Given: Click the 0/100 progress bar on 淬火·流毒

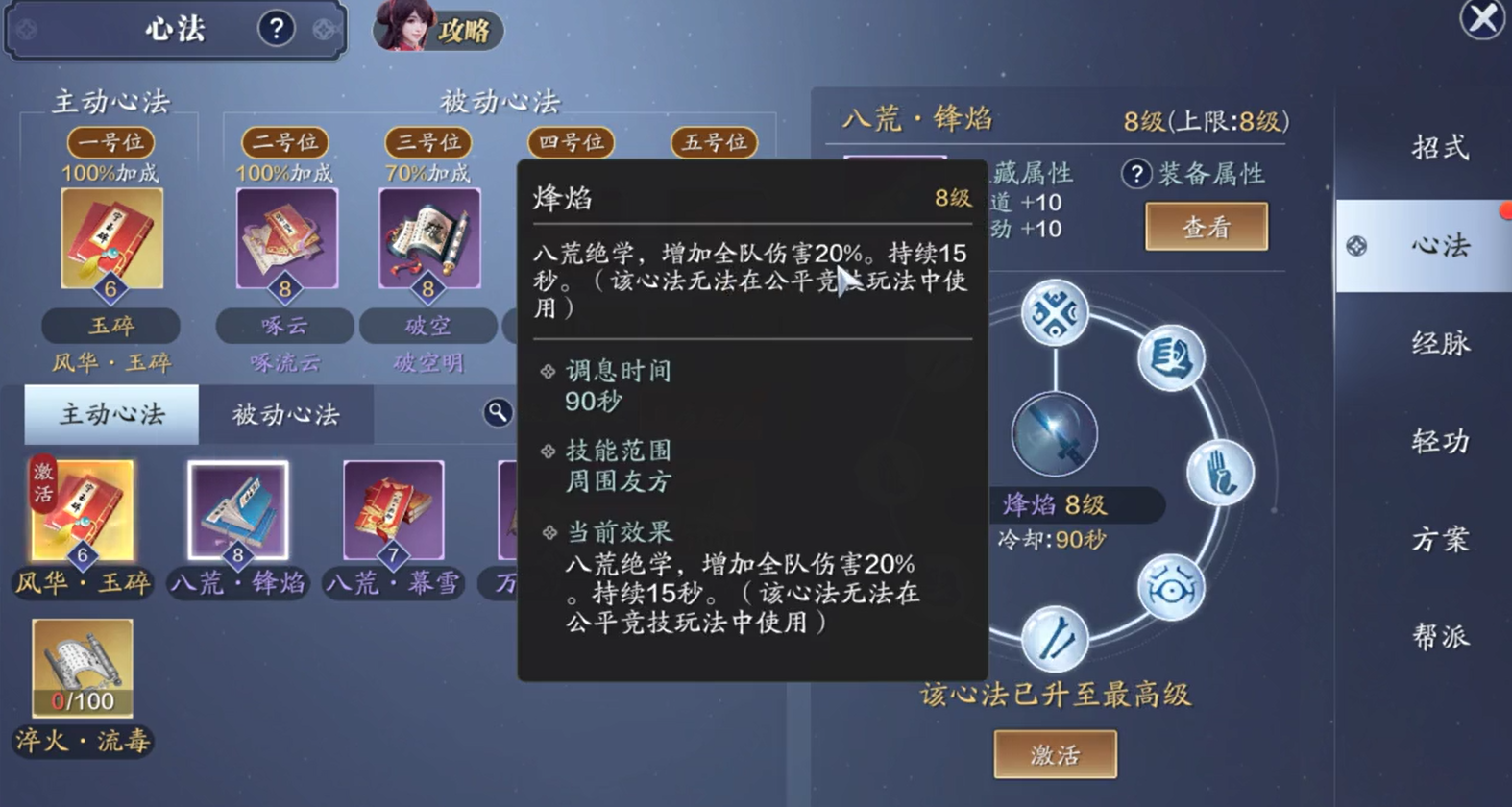Looking at the screenshot, I should (82, 701).
